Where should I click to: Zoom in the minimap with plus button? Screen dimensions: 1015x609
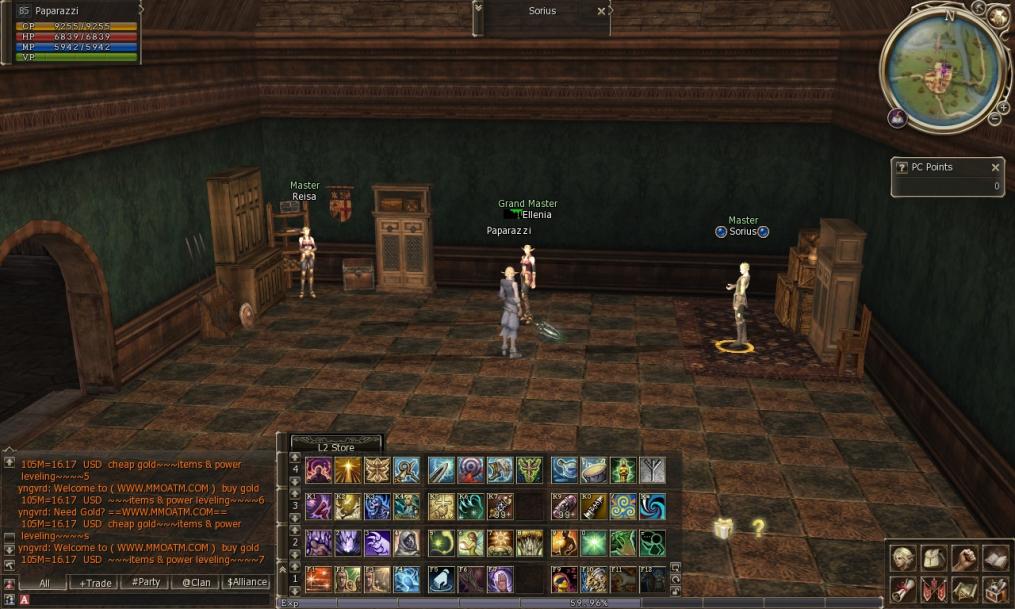pos(1003,106)
